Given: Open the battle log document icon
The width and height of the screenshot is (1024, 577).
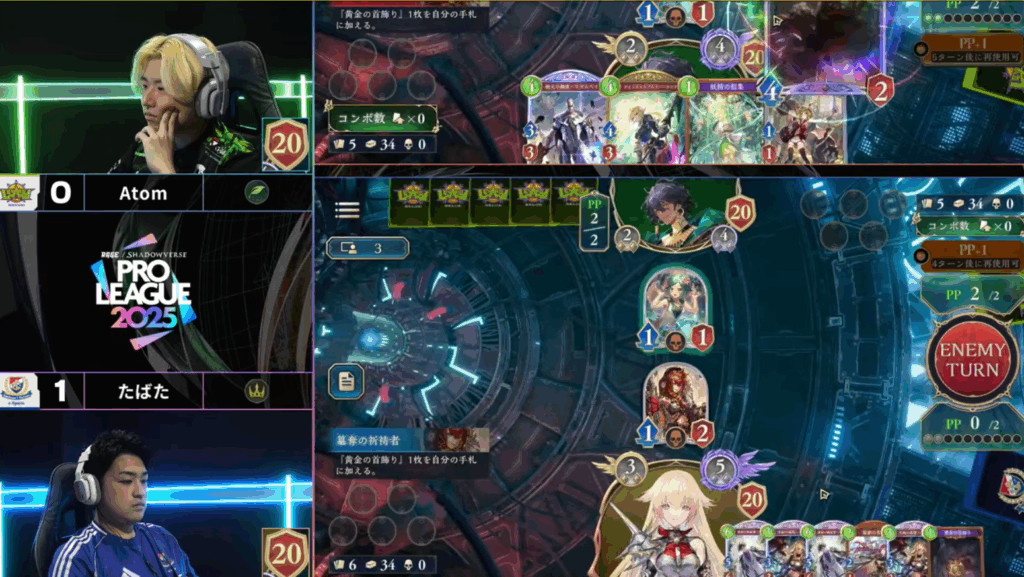Looking at the screenshot, I should (x=345, y=381).
